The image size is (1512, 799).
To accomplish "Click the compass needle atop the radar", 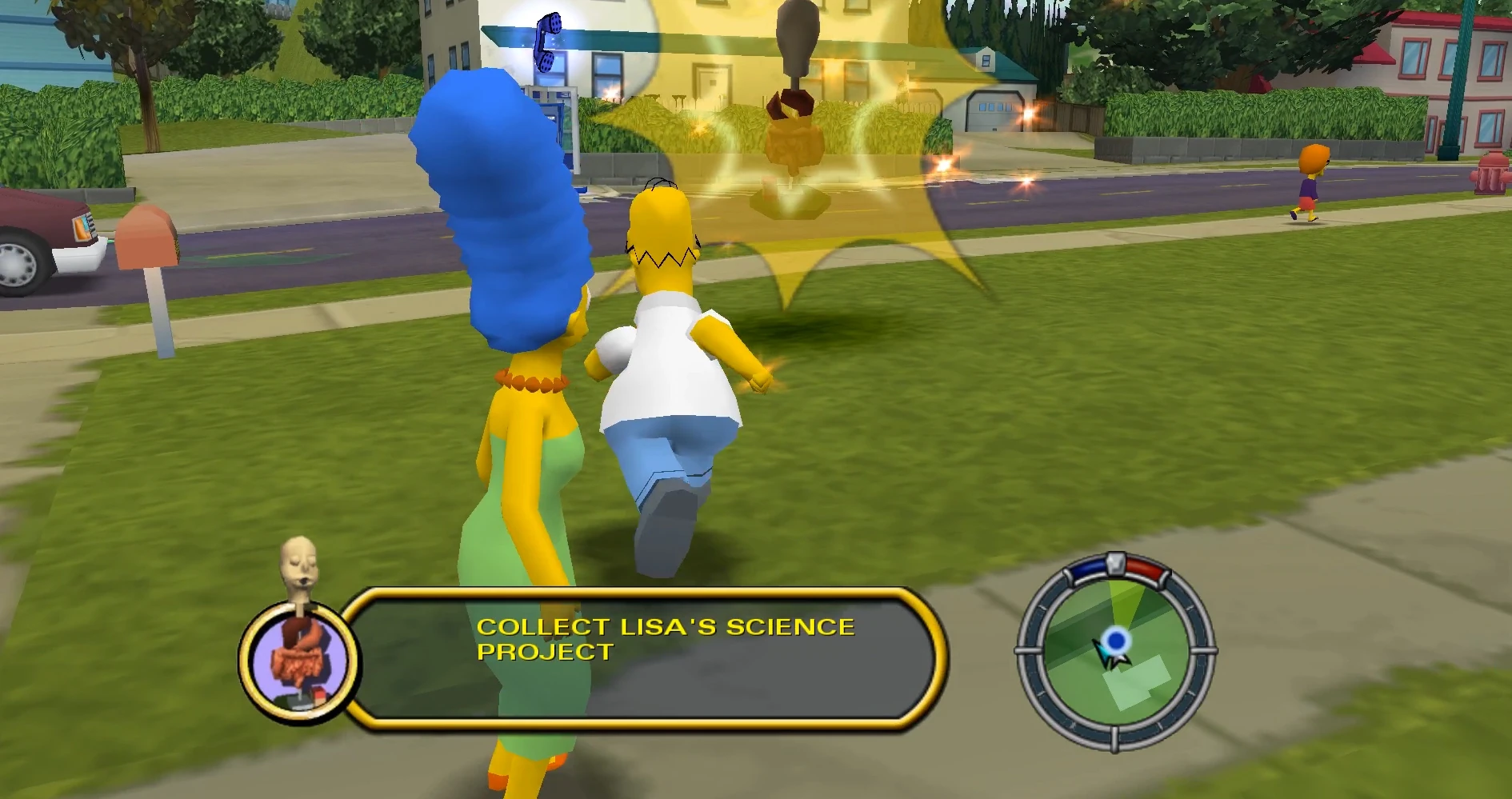I will pyautogui.click(x=1117, y=565).
